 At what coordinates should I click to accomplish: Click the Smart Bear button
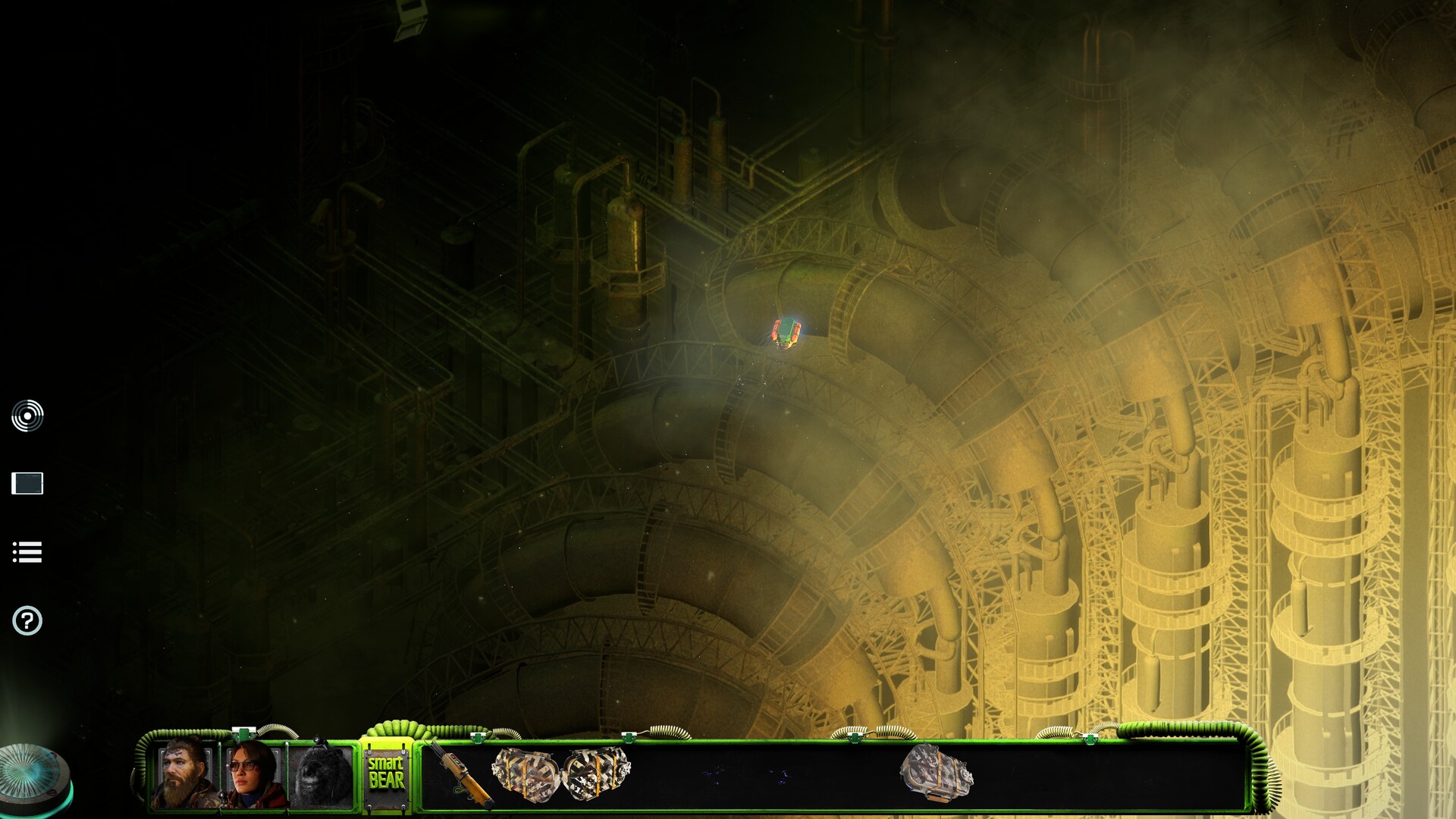click(386, 773)
